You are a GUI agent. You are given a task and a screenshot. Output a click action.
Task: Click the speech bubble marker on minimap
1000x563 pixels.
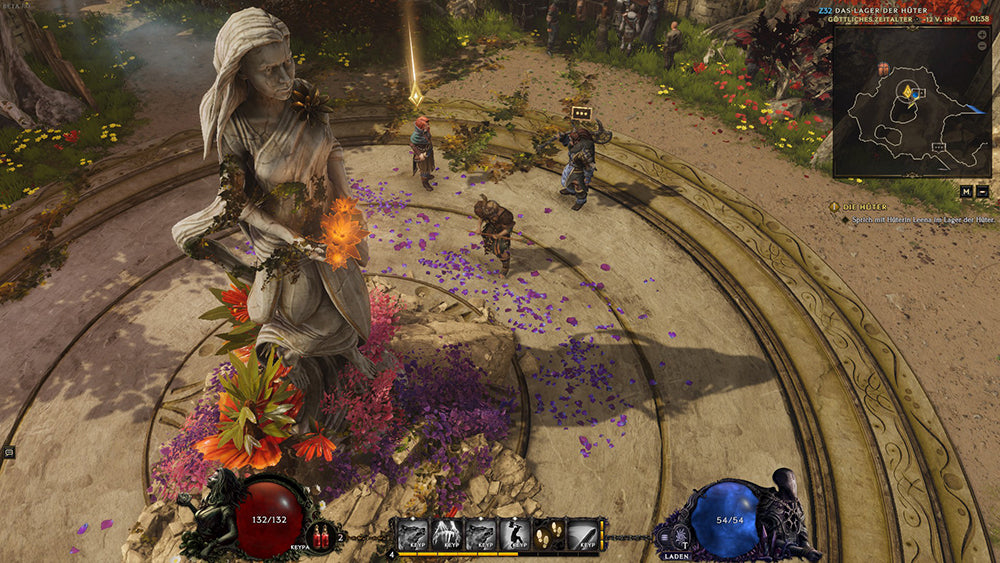point(939,147)
